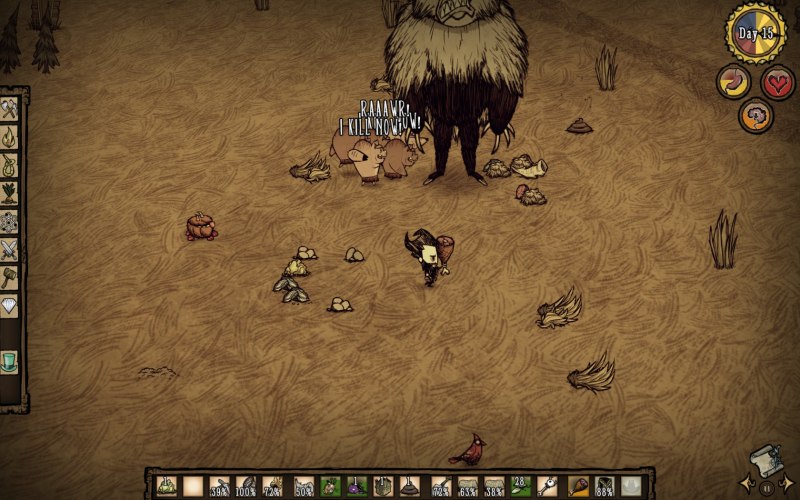Click the pause button below the map

pyautogui.click(x=767, y=488)
